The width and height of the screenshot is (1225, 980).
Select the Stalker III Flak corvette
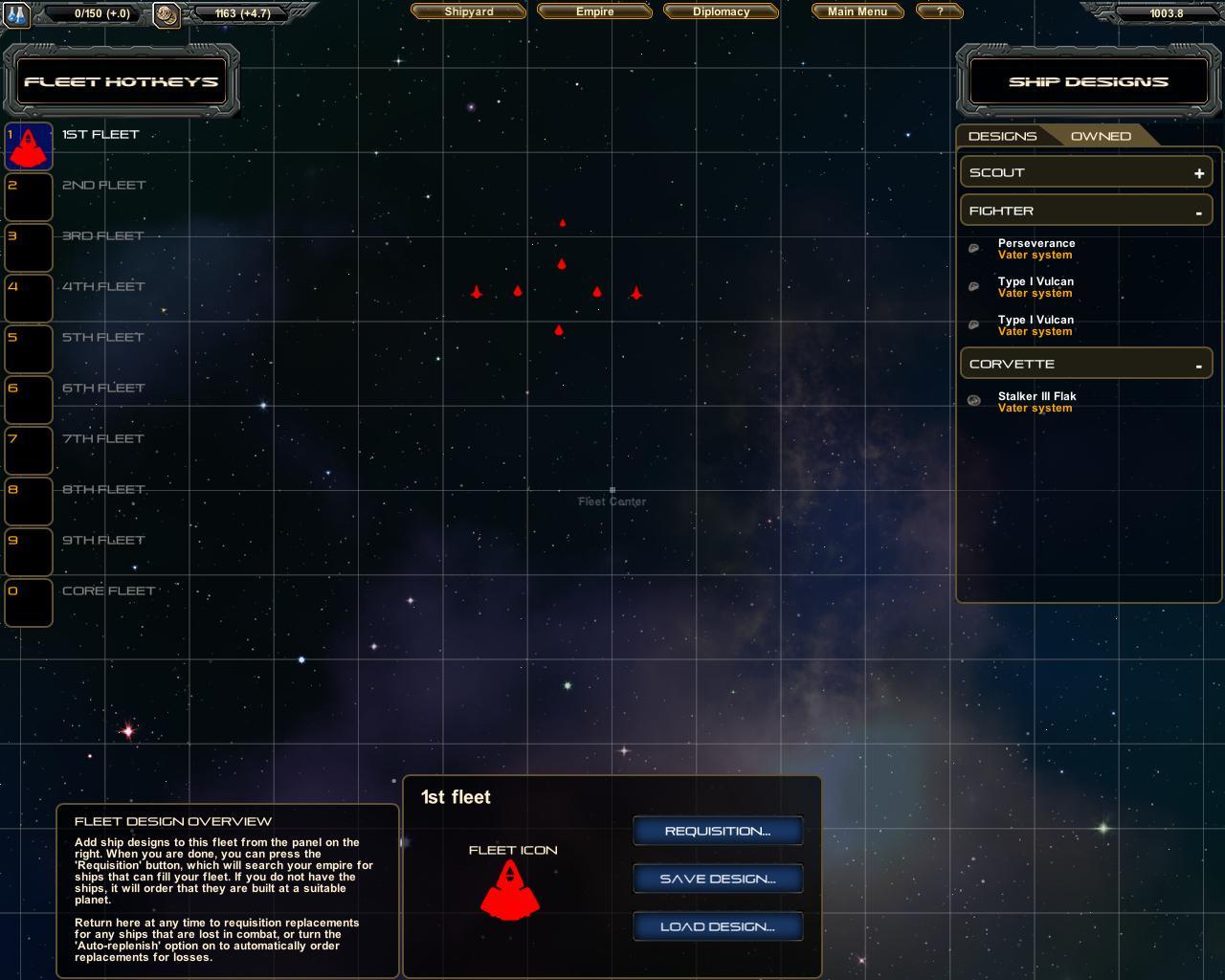tap(1036, 402)
